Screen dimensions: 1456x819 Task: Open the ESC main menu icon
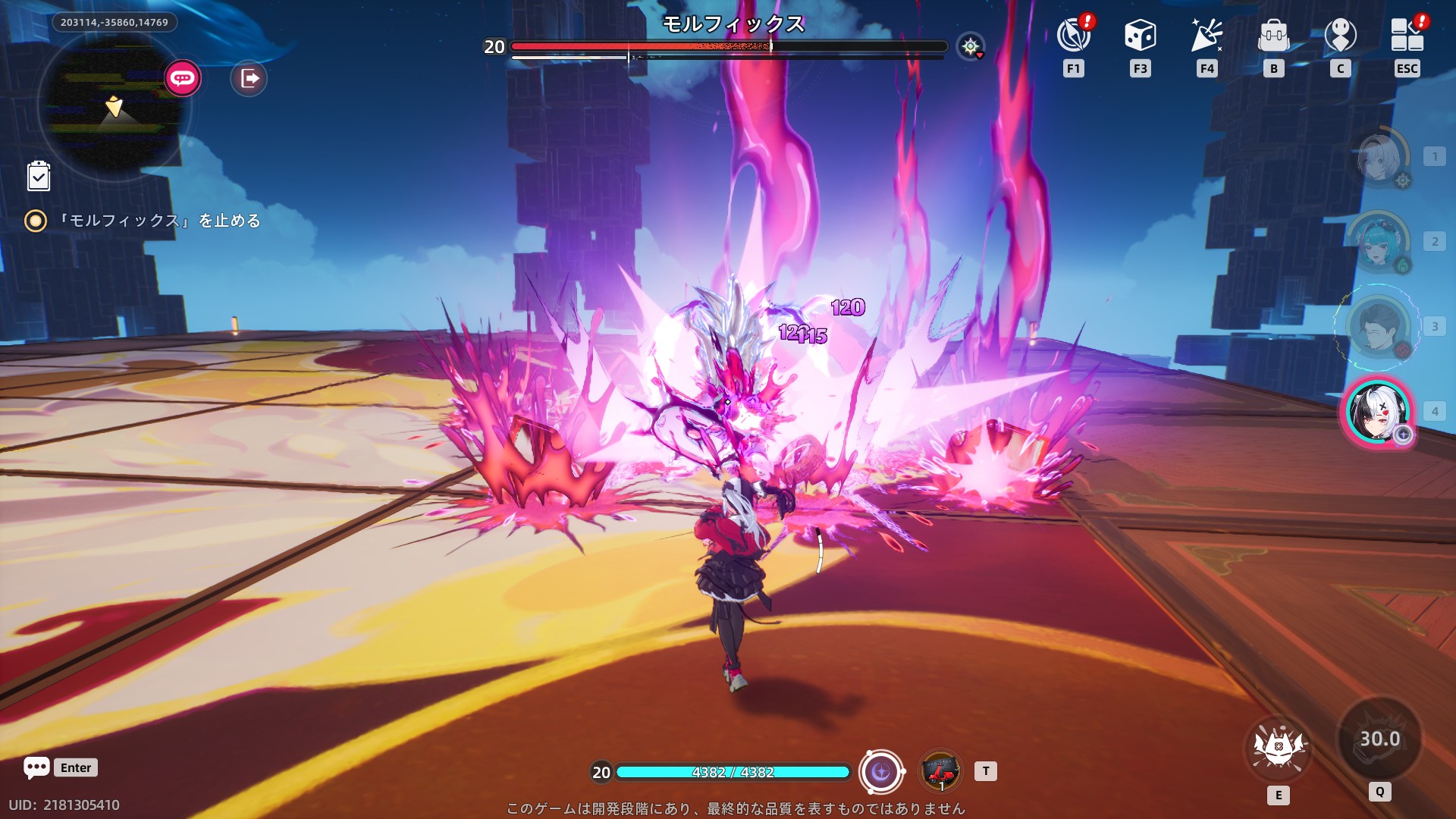point(1407,36)
